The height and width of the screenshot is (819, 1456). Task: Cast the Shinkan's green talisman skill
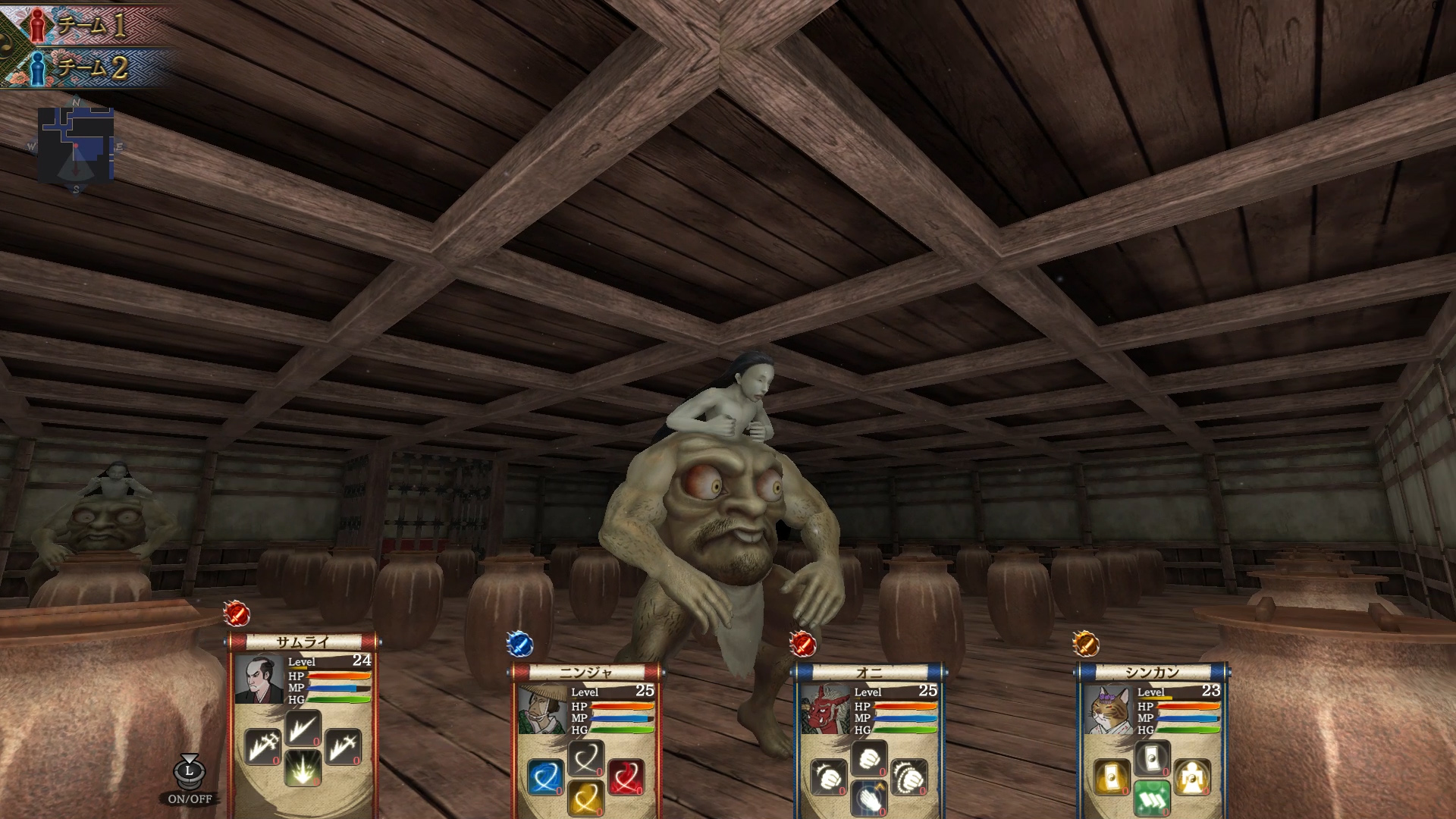[1153, 799]
